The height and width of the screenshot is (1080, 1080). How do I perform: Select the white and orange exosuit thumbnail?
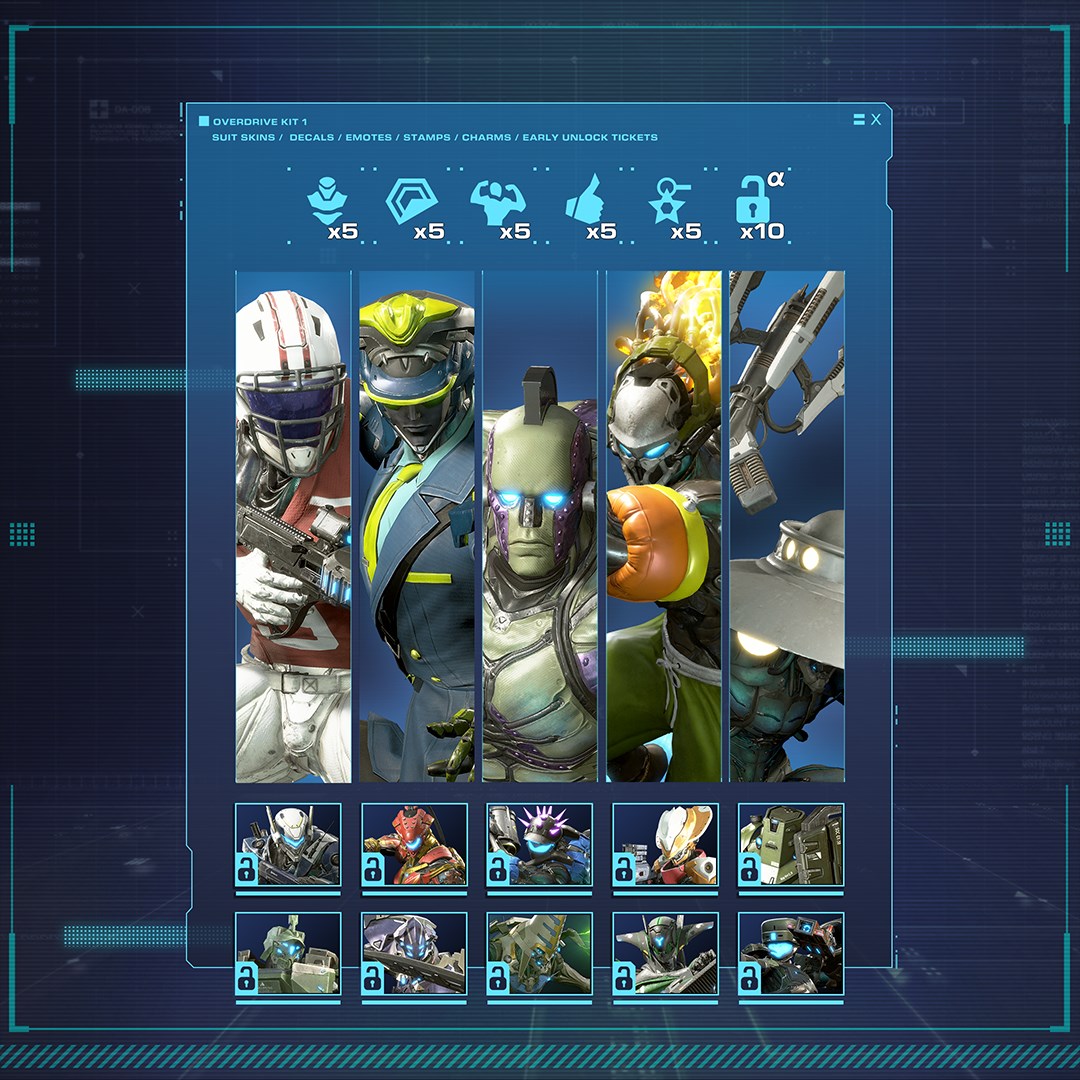pos(666,845)
